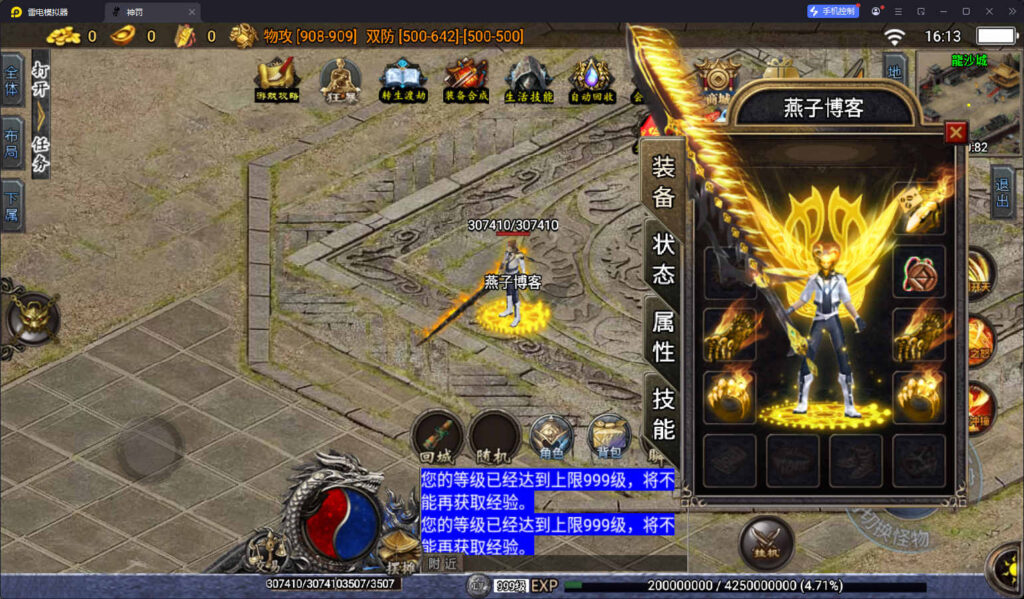Select the 属性 attributes tab
The image size is (1024, 599).
[x=664, y=336]
